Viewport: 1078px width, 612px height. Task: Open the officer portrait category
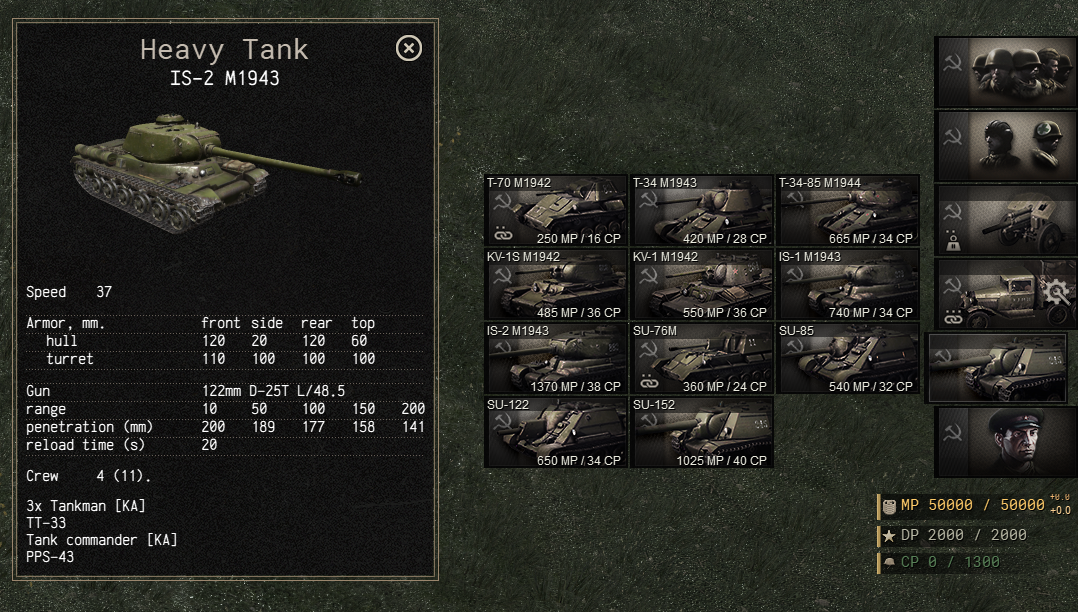(x=1005, y=442)
